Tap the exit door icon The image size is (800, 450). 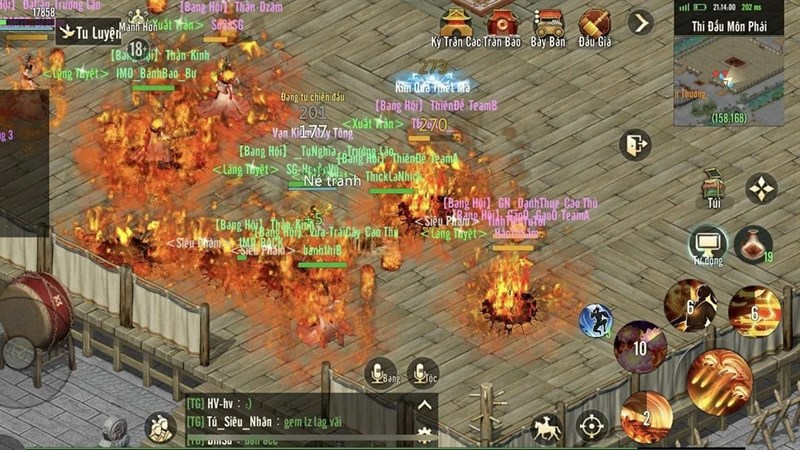click(635, 145)
